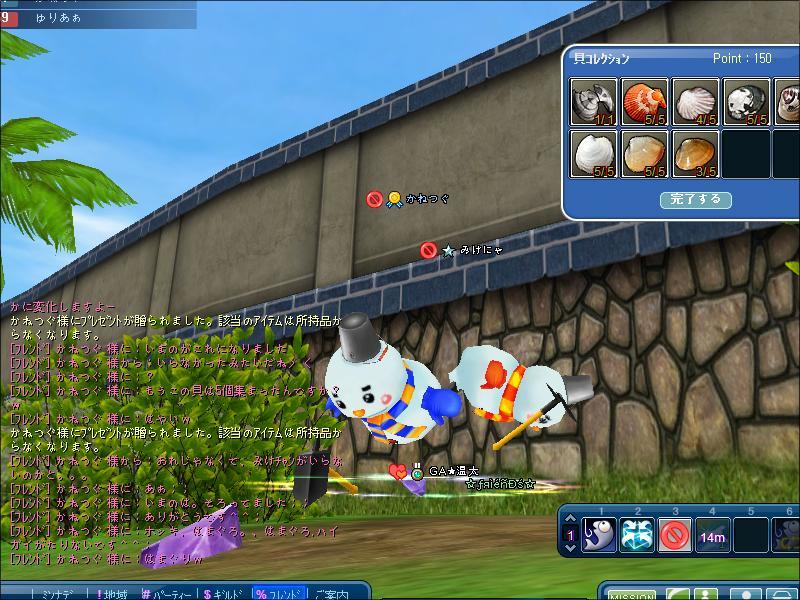This screenshot has height=600, width=800.
Task: Use the glowing ice cube skill
Action: [x=637, y=535]
